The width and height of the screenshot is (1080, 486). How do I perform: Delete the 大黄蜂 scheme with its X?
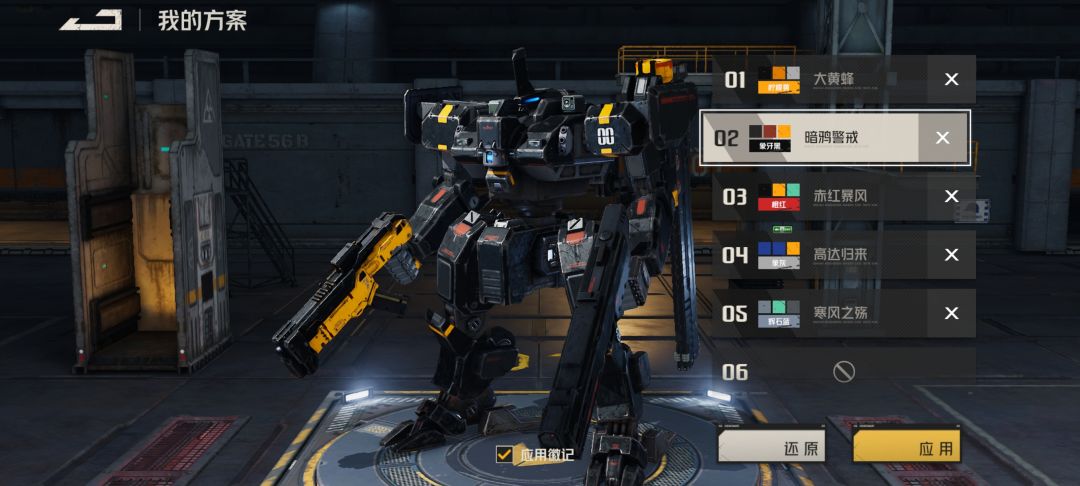click(951, 79)
